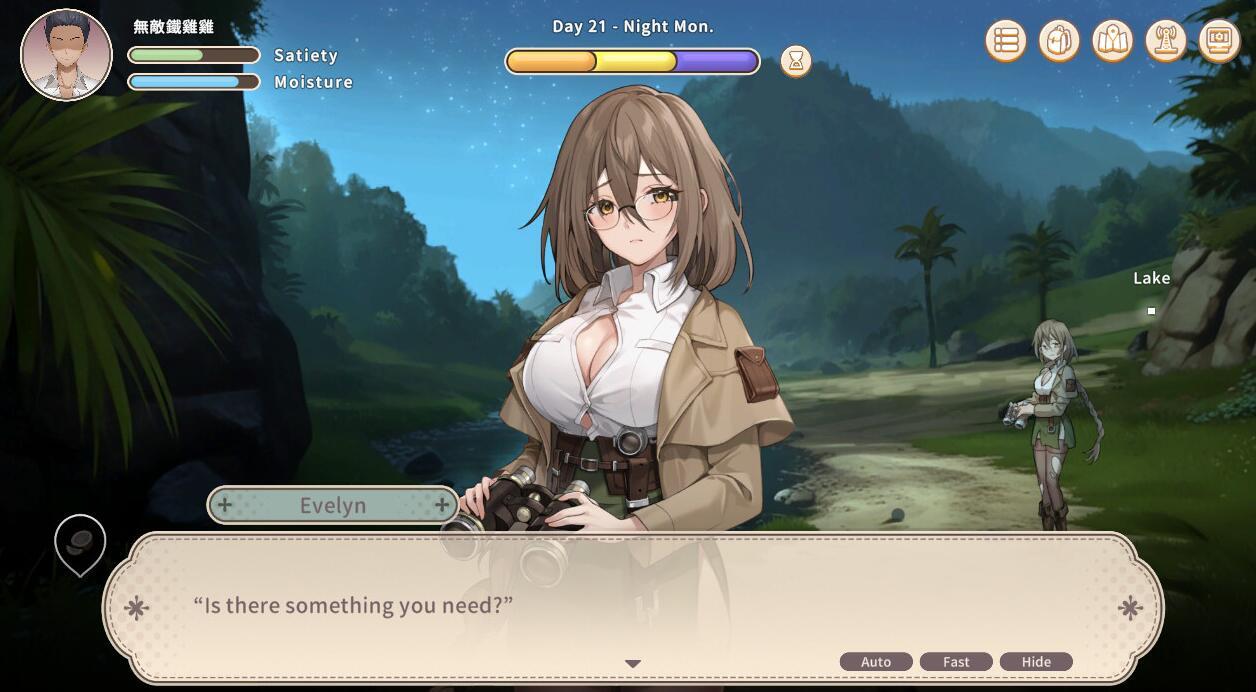This screenshot has height=692, width=1256.
Task: Open the player portrait profile
Action: point(66,55)
